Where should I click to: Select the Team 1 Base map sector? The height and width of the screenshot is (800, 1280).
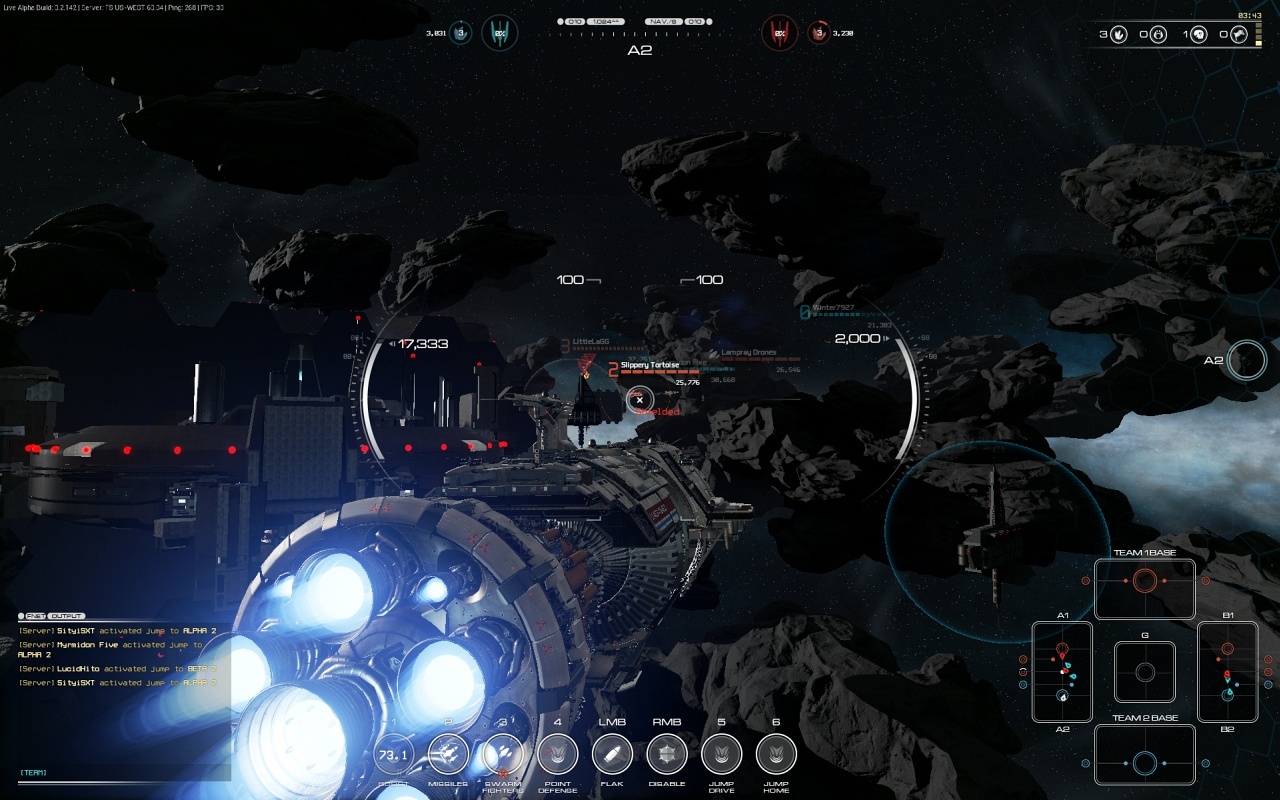click(1145, 588)
